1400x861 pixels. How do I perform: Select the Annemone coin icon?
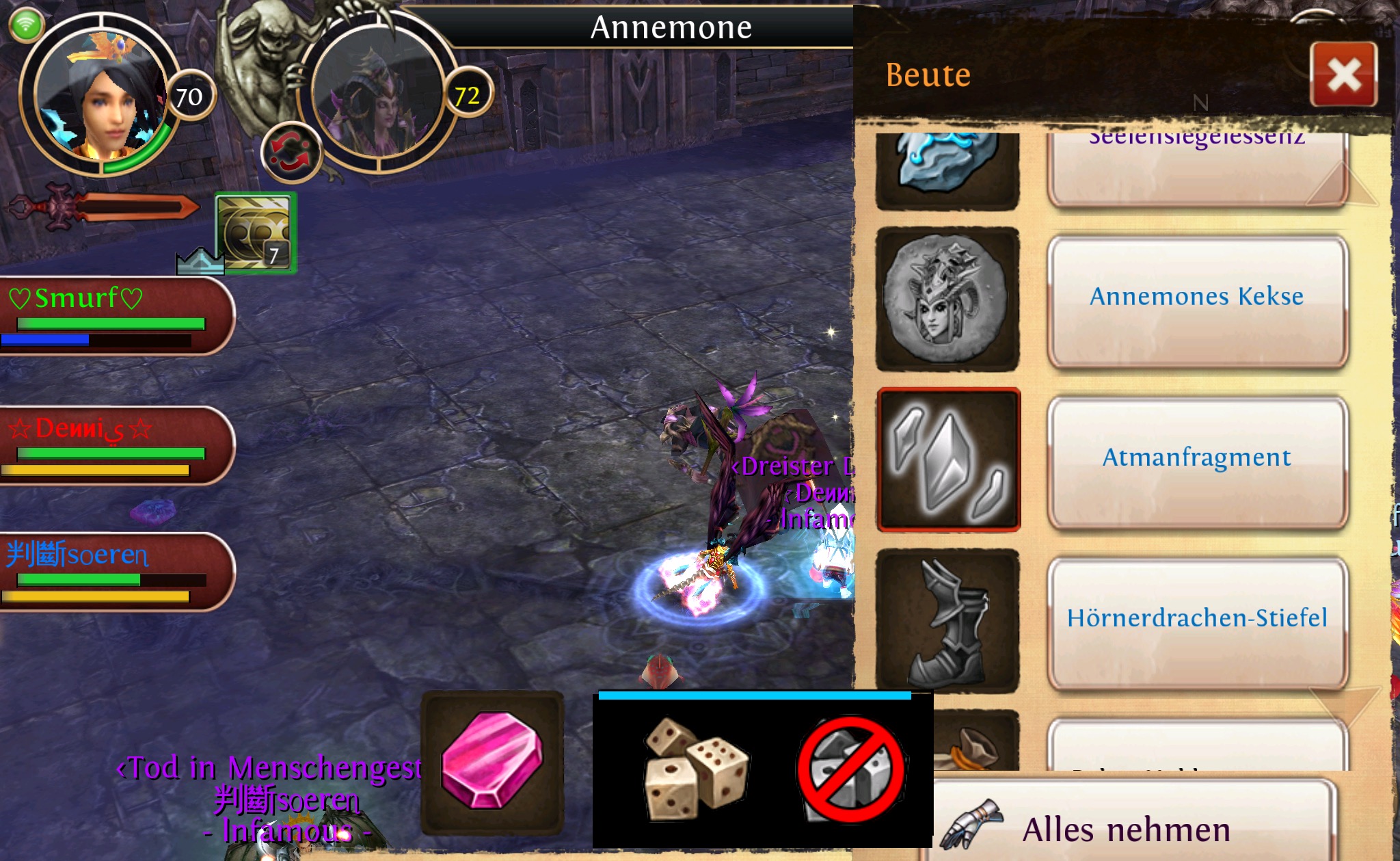point(947,299)
